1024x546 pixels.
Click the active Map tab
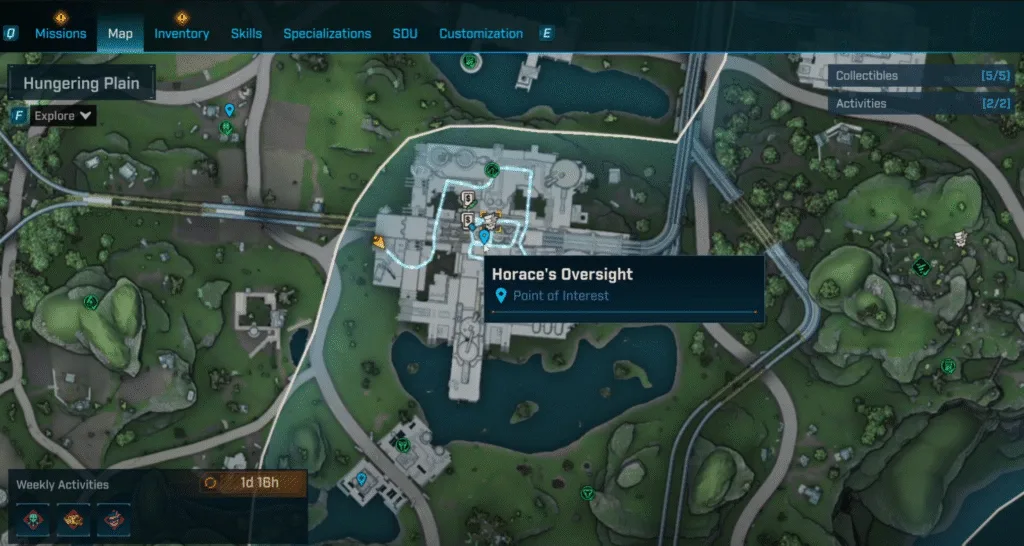120,33
